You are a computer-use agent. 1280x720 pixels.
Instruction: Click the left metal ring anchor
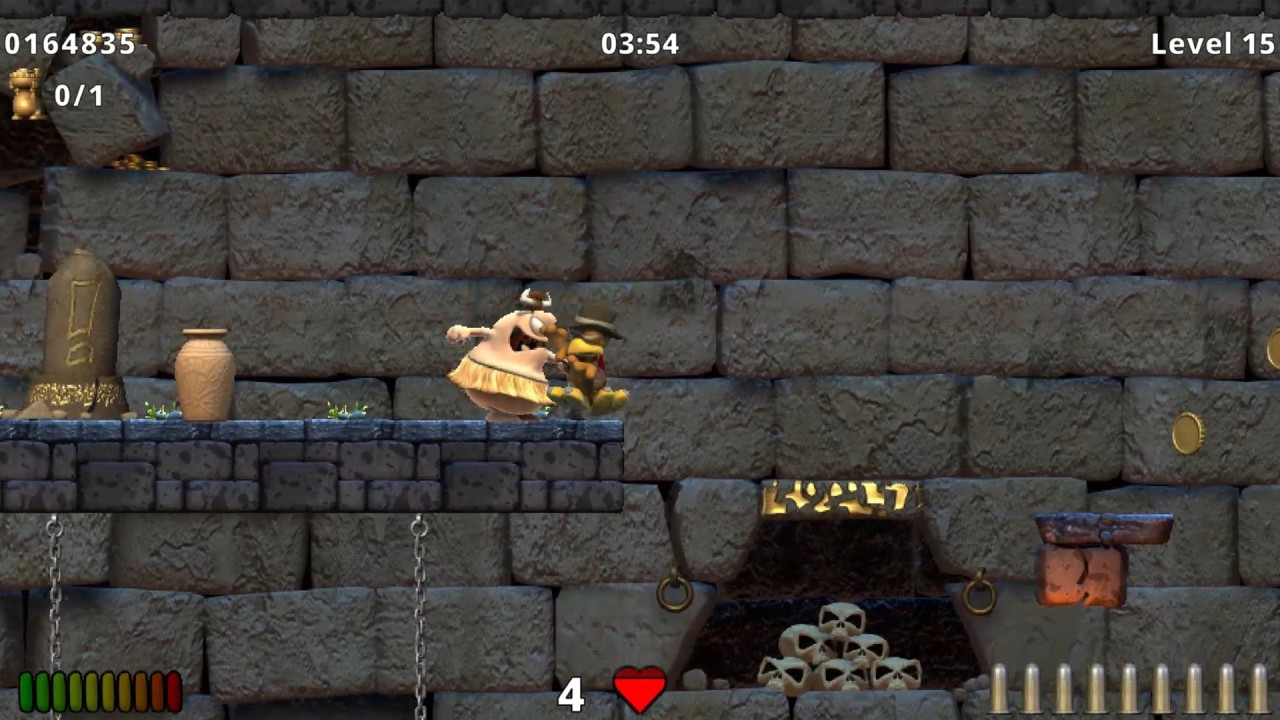point(673,593)
